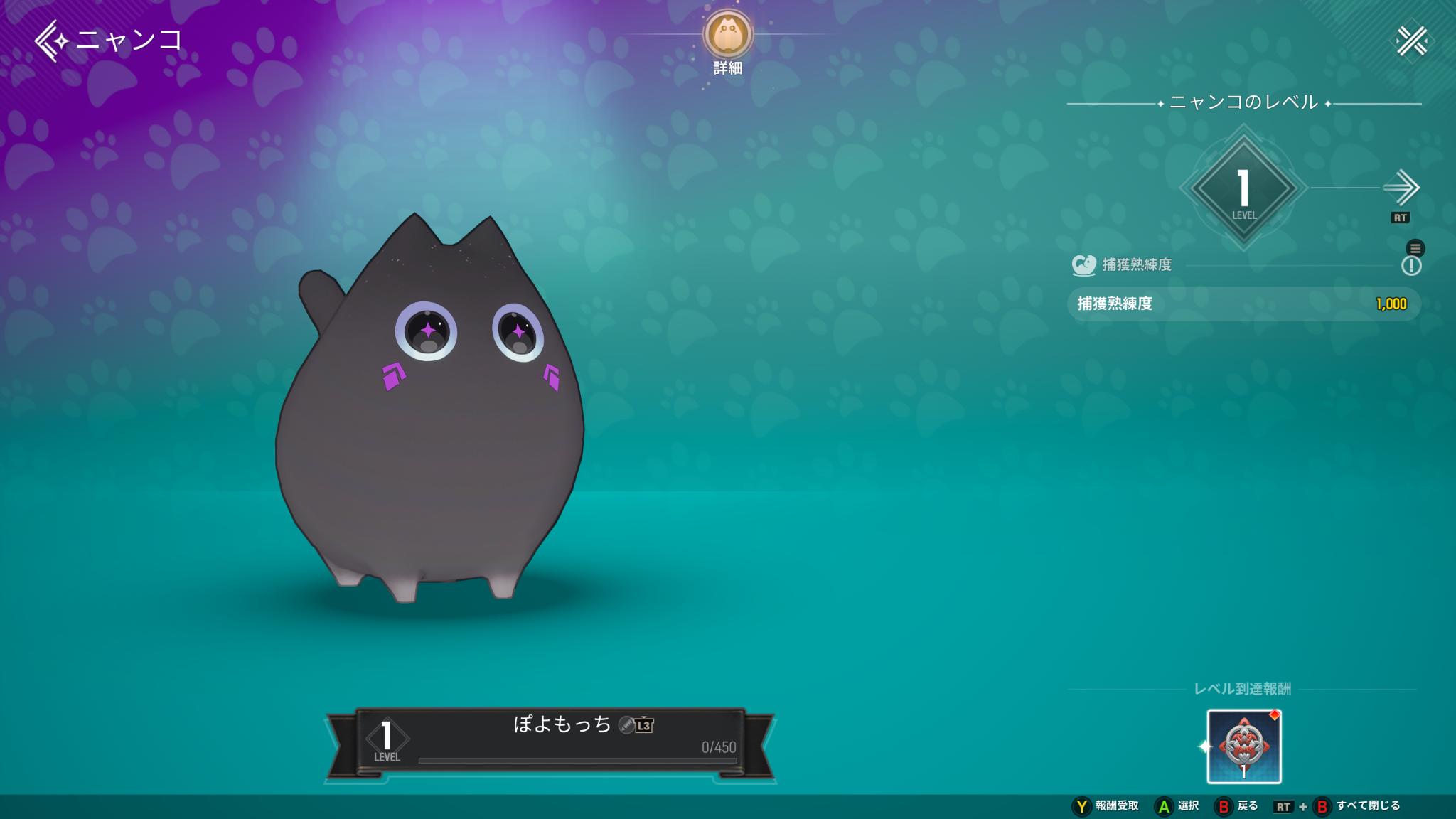Viewport: 1456px width, 819px height.
Task: Select the 捕獲熟練度 1,000 stat row
Action: coord(1243,304)
